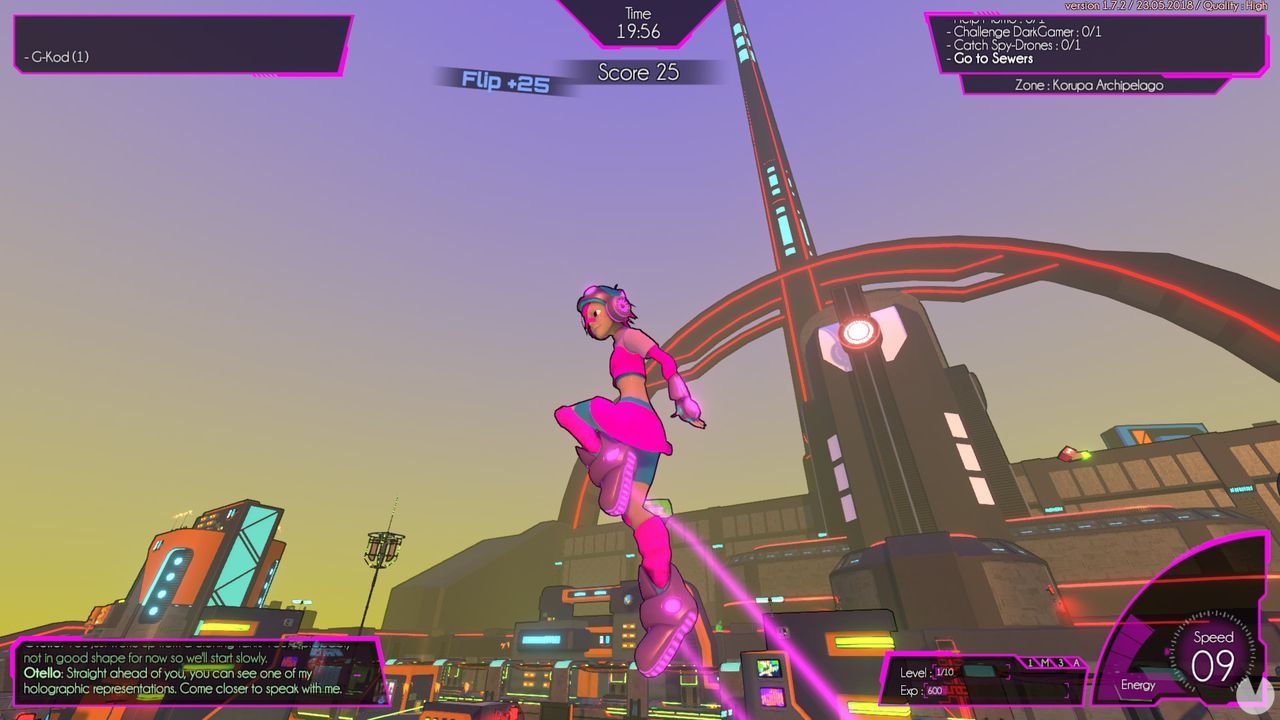Select the A tab on the level bar
The image size is (1280, 720).
1076,663
